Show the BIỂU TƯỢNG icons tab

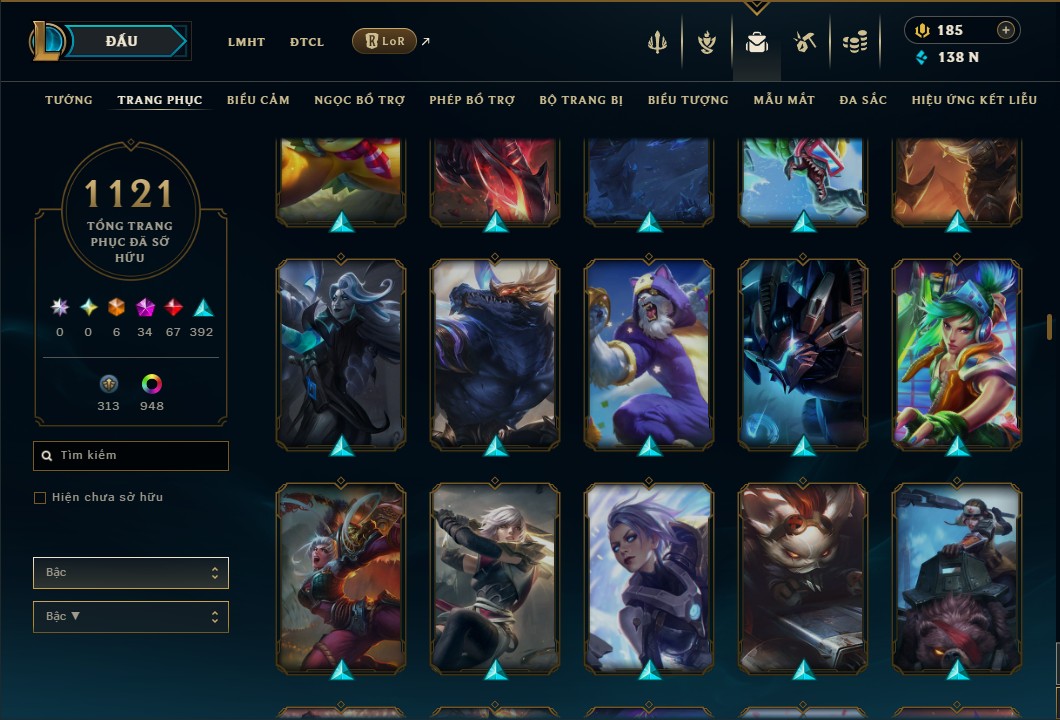click(x=688, y=100)
